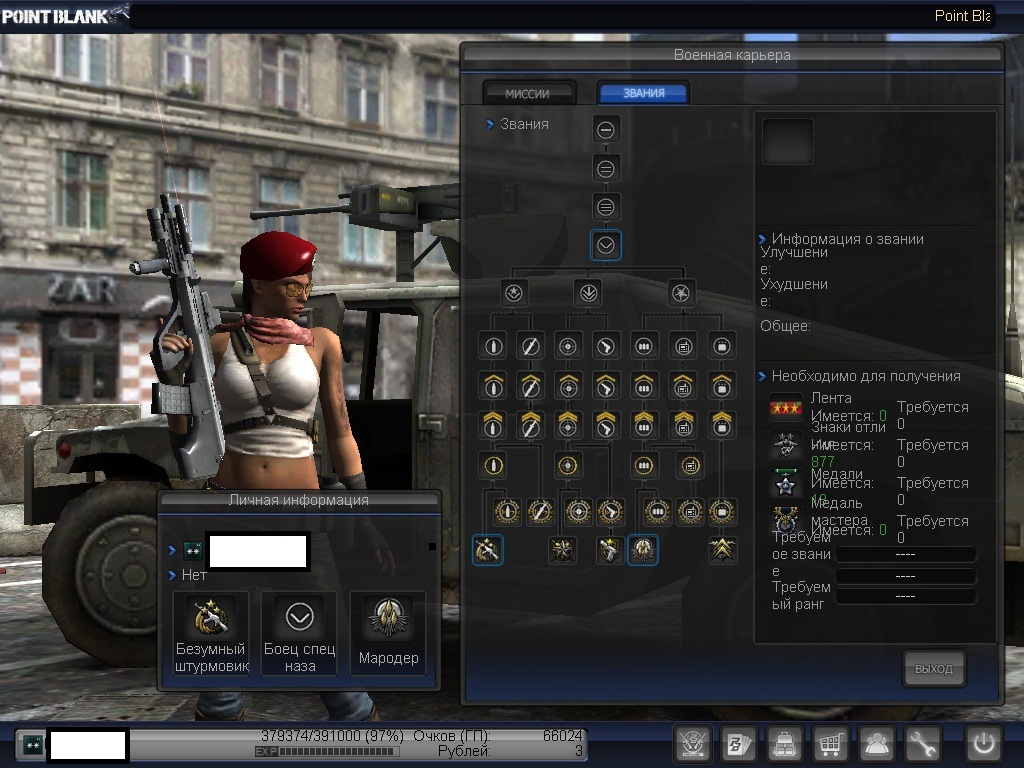
Task: Select the Мародер title slot
Action: click(388, 632)
